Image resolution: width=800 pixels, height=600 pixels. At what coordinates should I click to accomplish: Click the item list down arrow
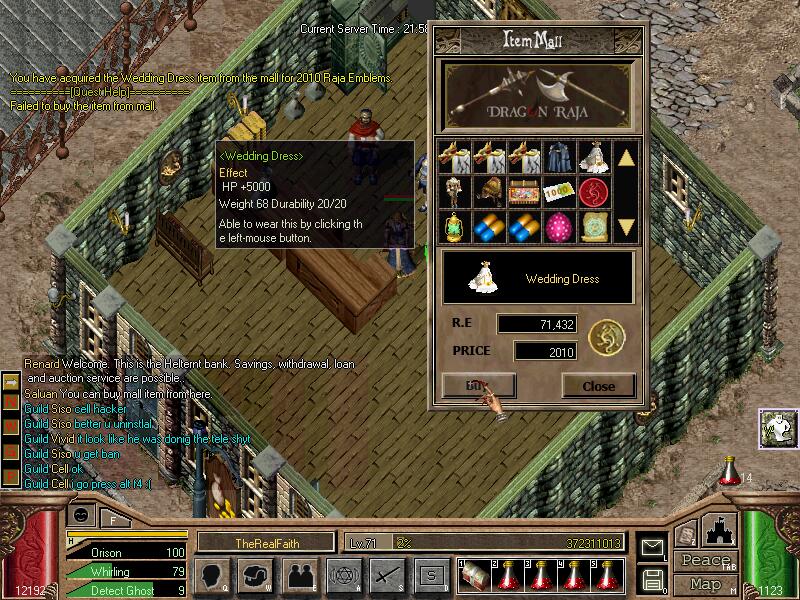pyautogui.click(x=626, y=226)
